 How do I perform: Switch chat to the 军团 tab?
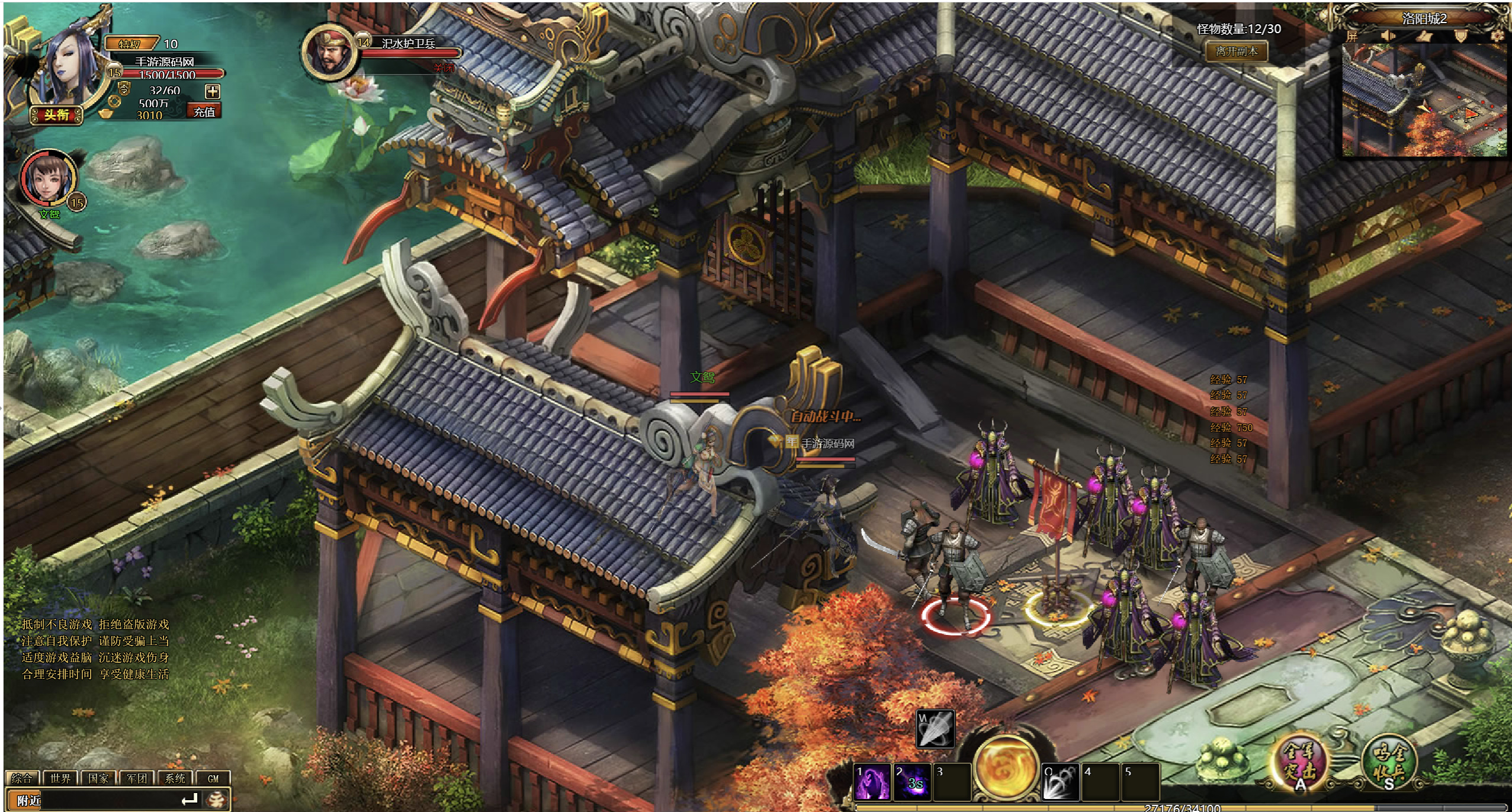[x=137, y=778]
